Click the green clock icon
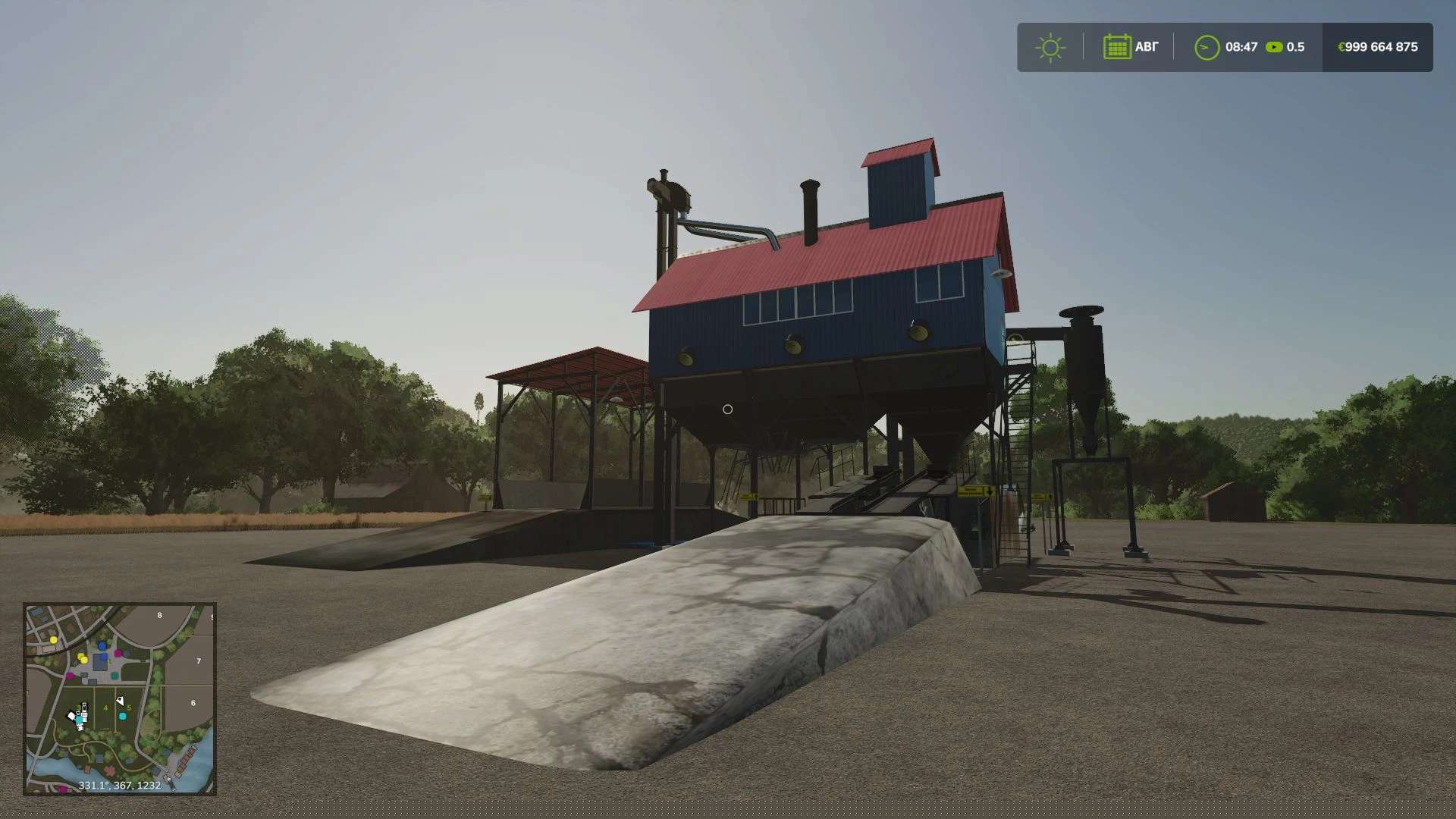1456x819 pixels. 1207,48
